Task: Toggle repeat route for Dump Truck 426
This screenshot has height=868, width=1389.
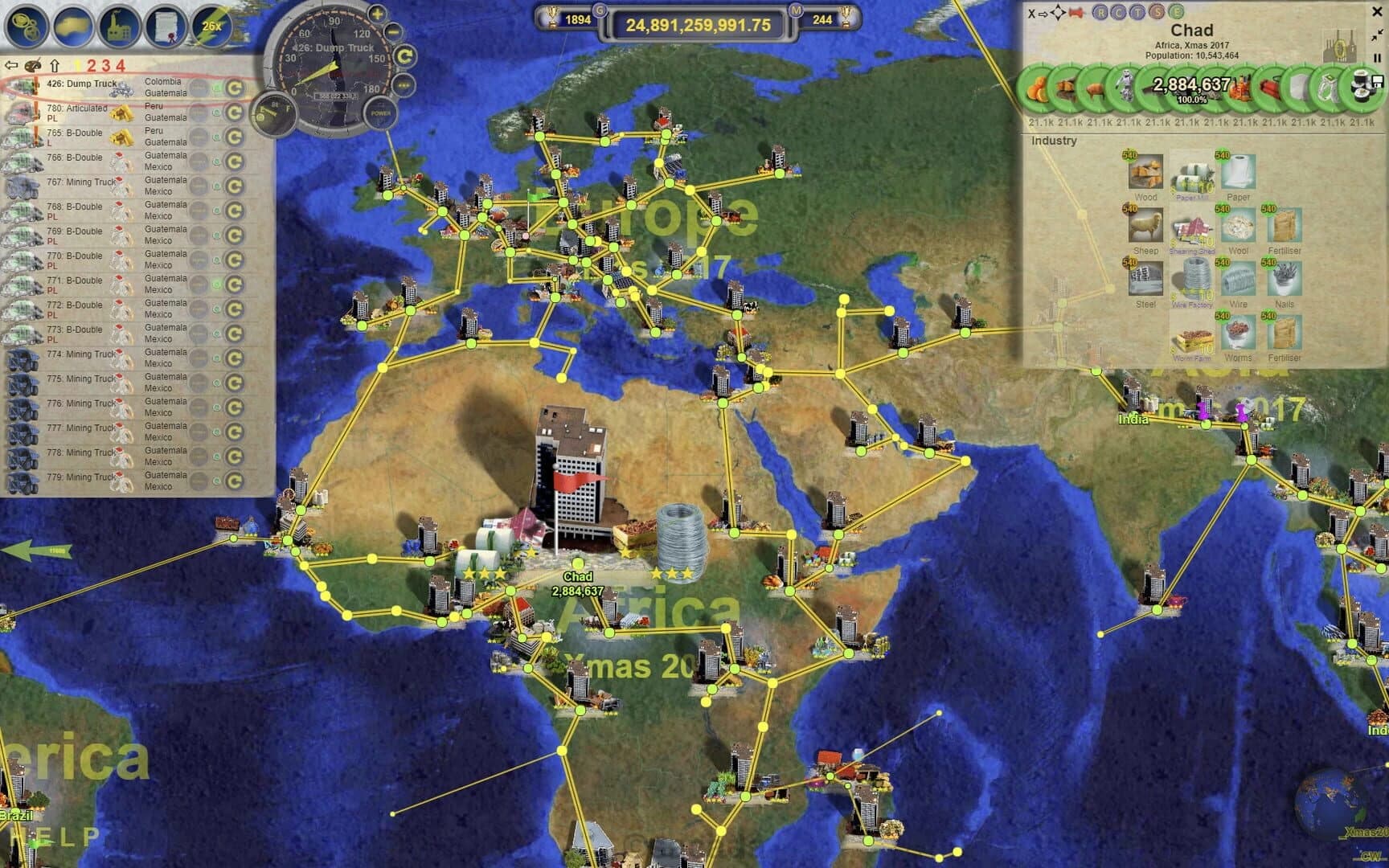Action: 236,87
